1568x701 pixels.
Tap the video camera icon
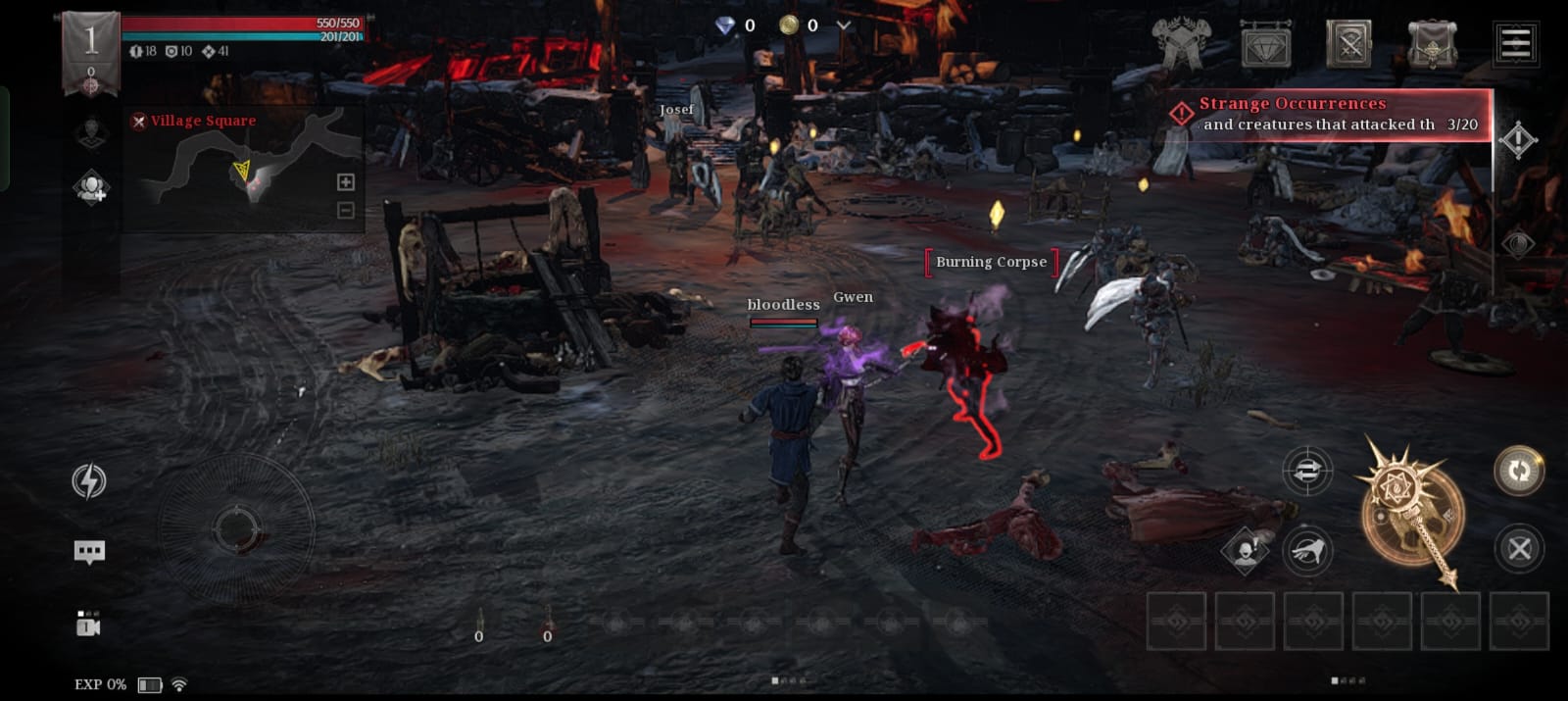(88, 625)
